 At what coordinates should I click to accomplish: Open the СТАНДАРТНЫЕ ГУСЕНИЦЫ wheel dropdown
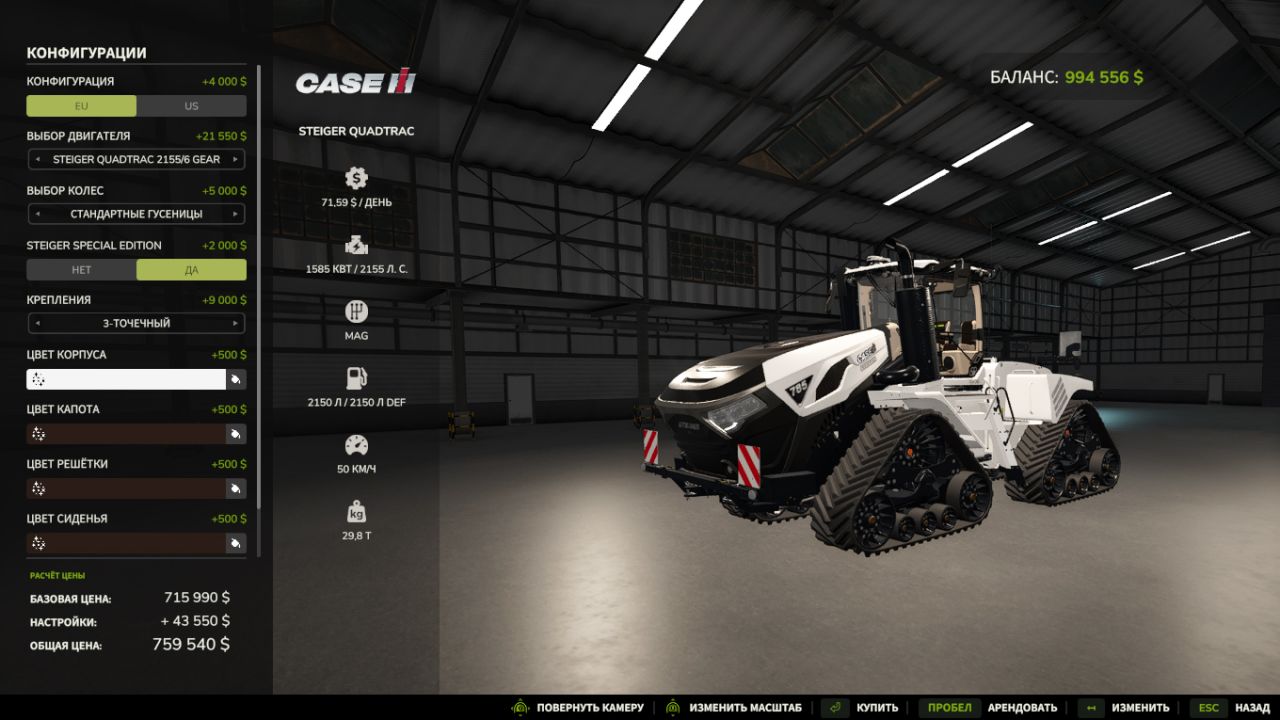(137, 213)
